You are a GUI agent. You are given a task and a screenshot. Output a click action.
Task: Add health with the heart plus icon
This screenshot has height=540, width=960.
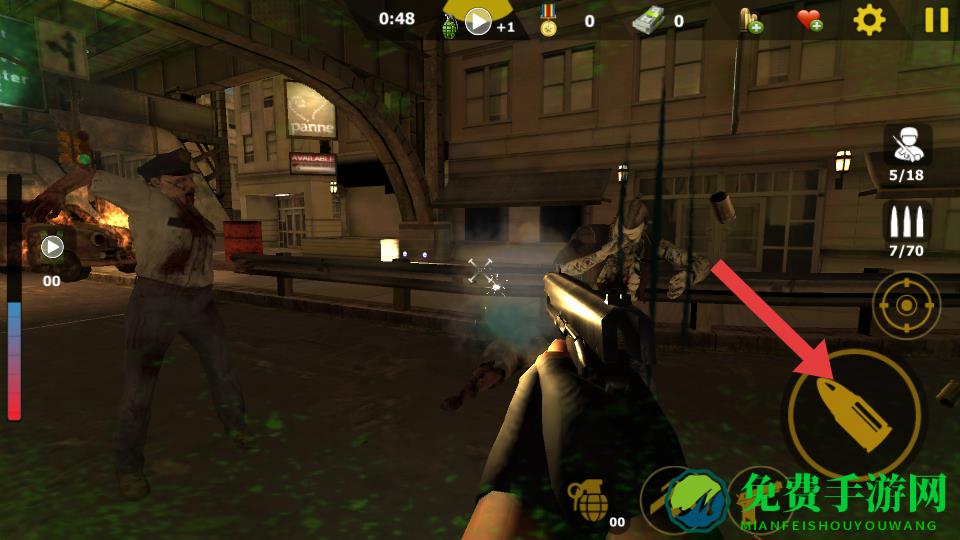point(809,20)
